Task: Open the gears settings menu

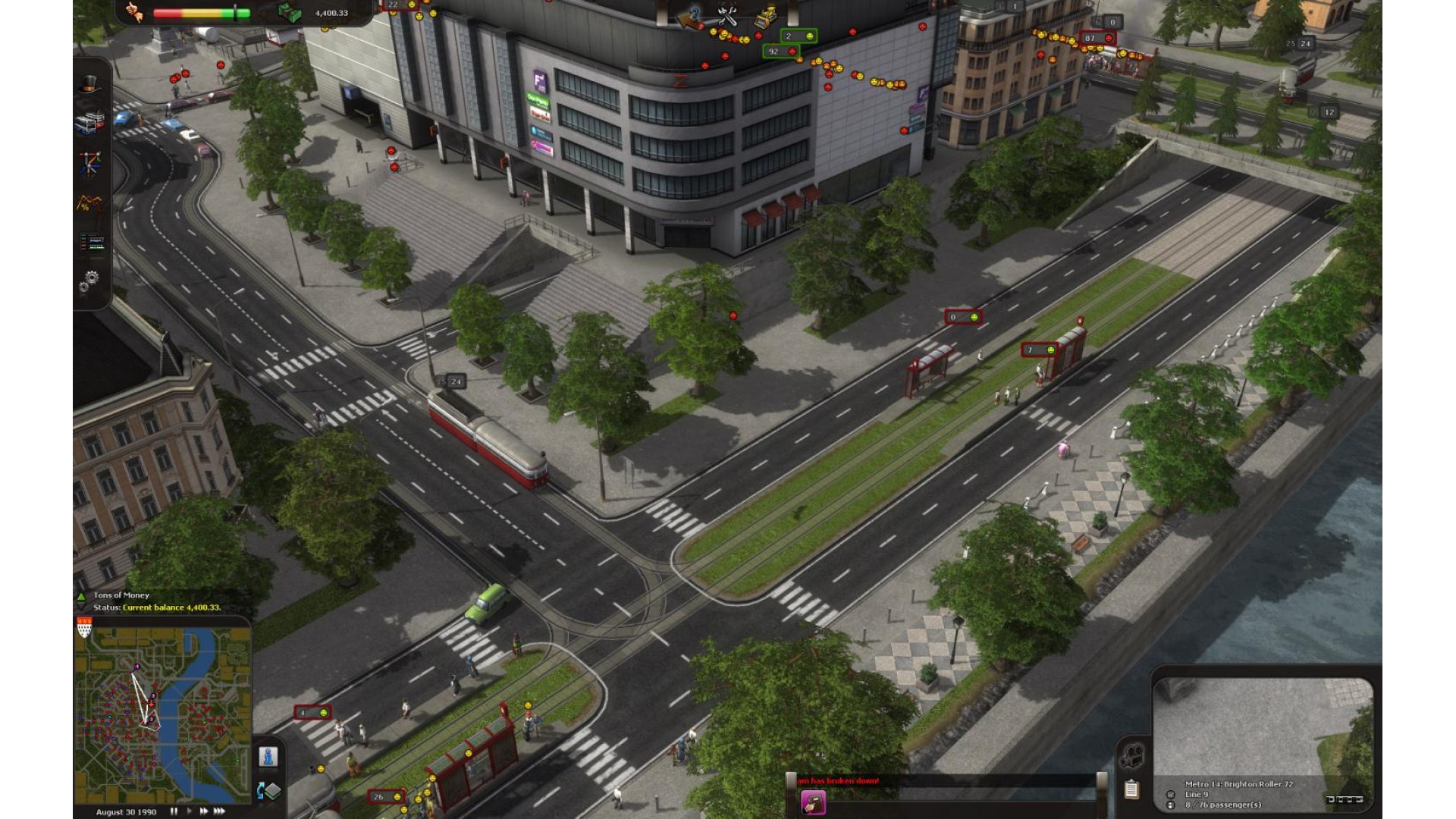Action: click(89, 281)
